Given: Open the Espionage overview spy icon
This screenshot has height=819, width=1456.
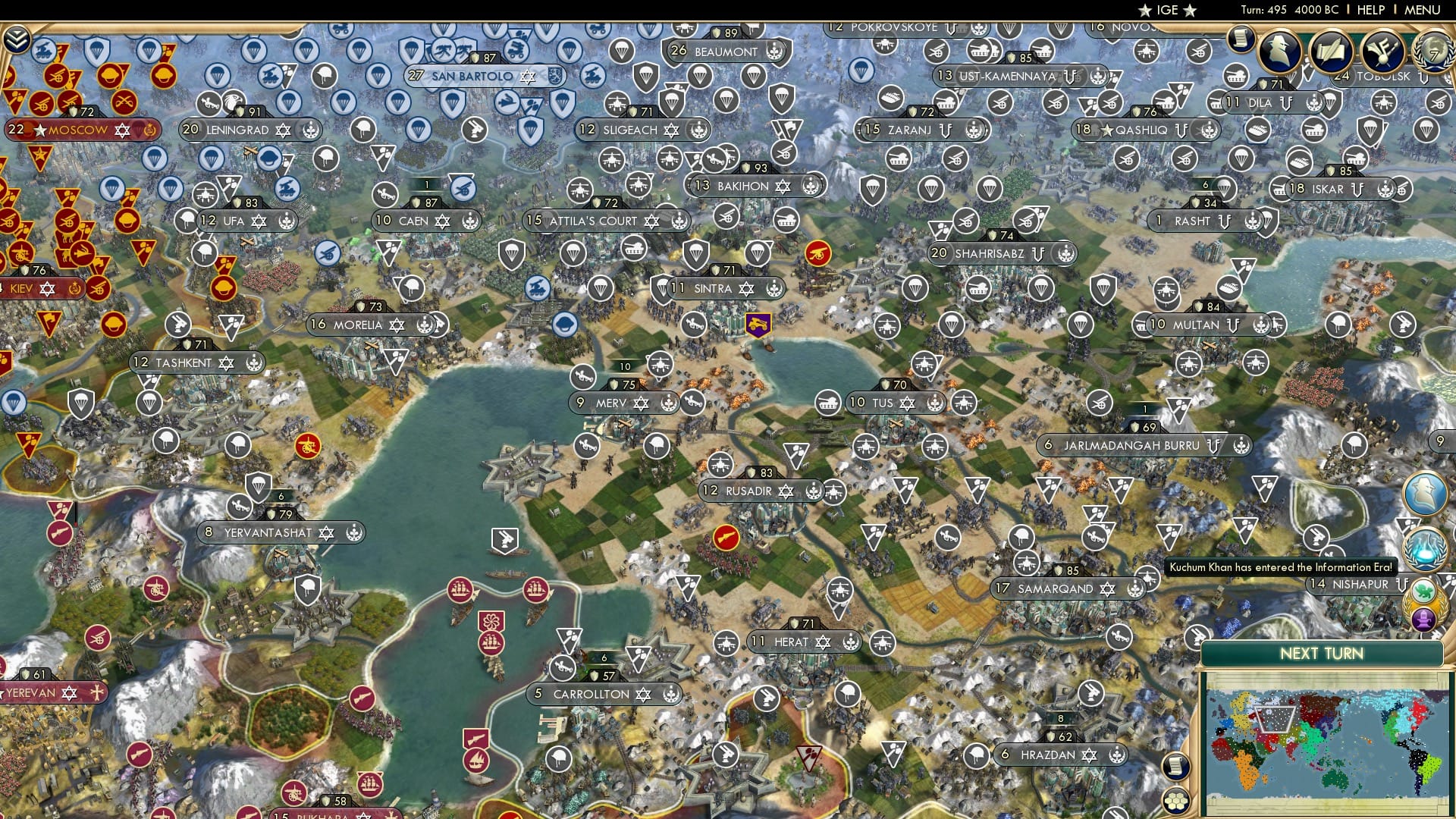Looking at the screenshot, I should tap(1279, 51).
